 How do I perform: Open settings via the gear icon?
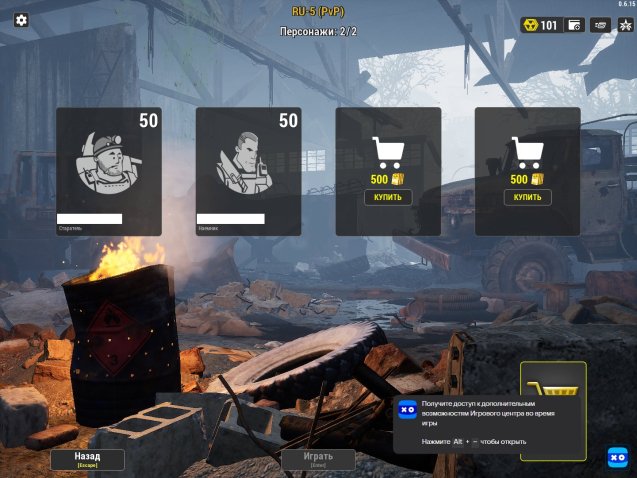tap(21, 20)
